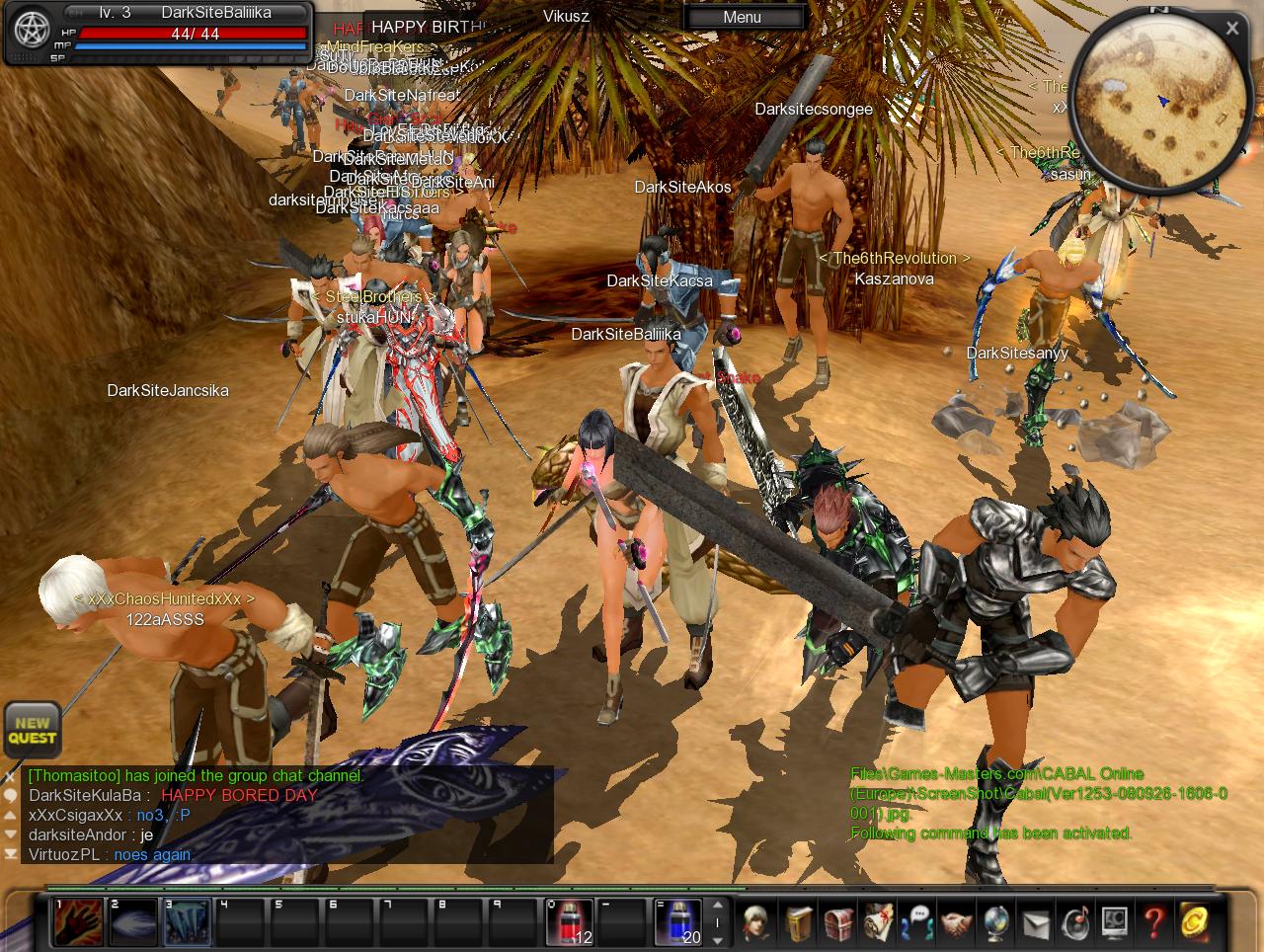Use the blue MP potion slot

point(678,921)
